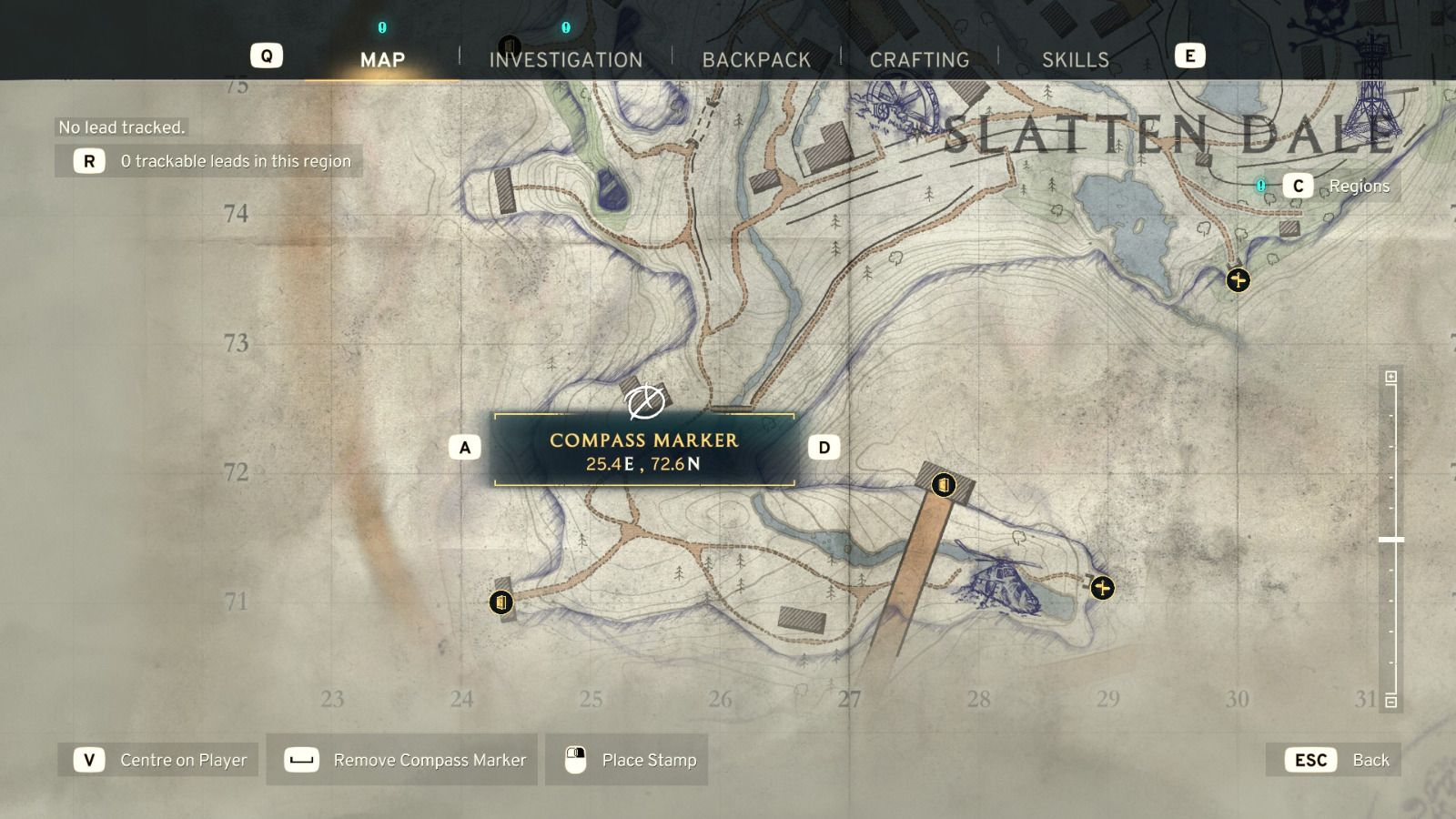
Task: Select the Map tab
Action: pyautogui.click(x=382, y=60)
